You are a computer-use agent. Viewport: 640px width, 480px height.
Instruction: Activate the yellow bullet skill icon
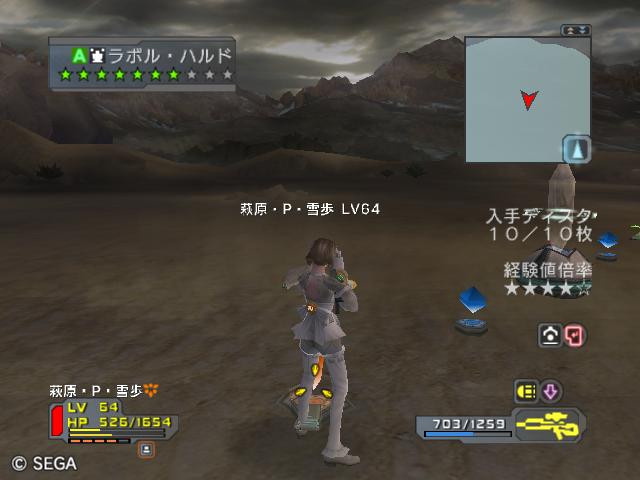(525, 391)
